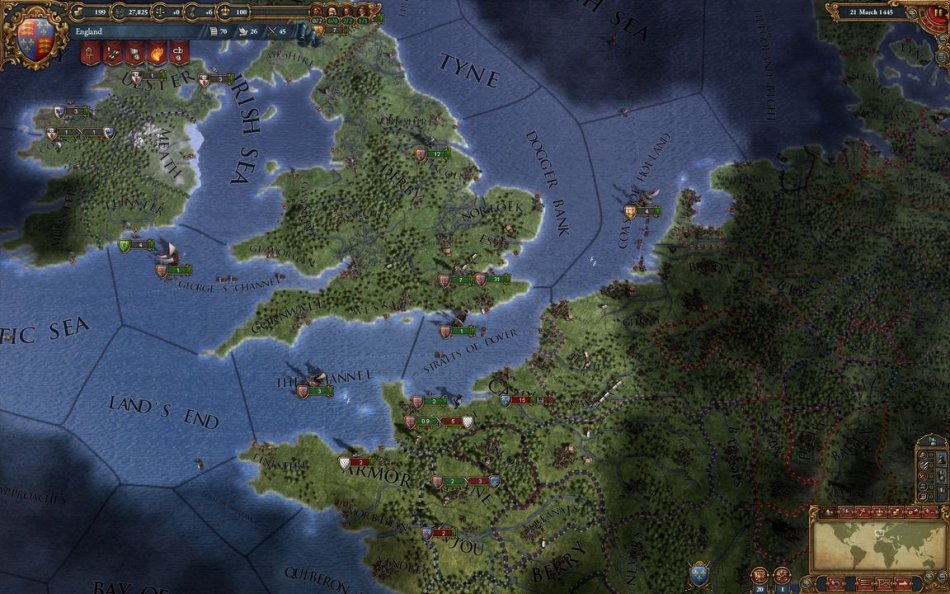Open the outliner entry showing 20
Viewport: 950px width, 594px height.
(x=762, y=575)
